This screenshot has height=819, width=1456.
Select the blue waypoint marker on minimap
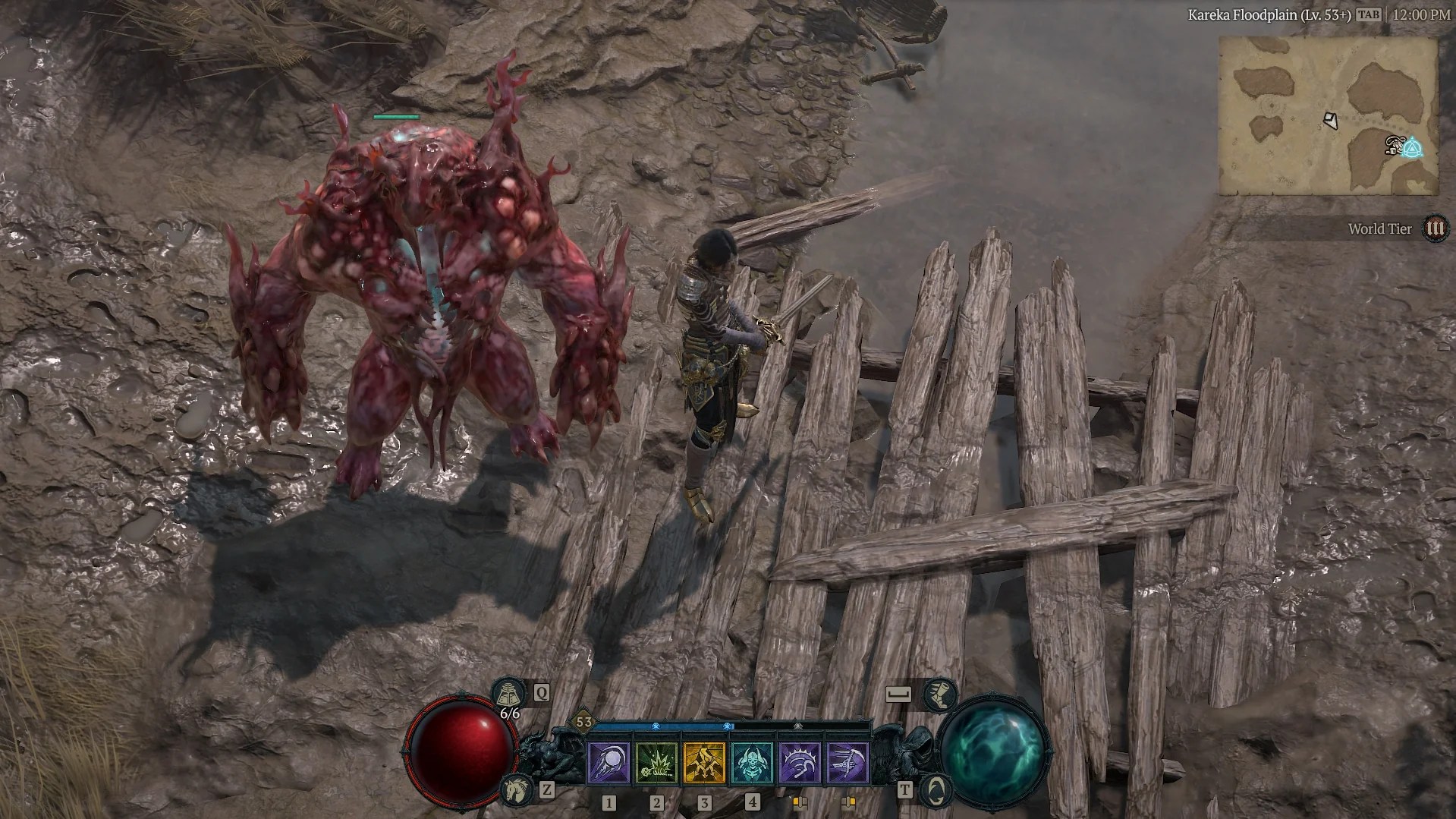pos(1413,148)
